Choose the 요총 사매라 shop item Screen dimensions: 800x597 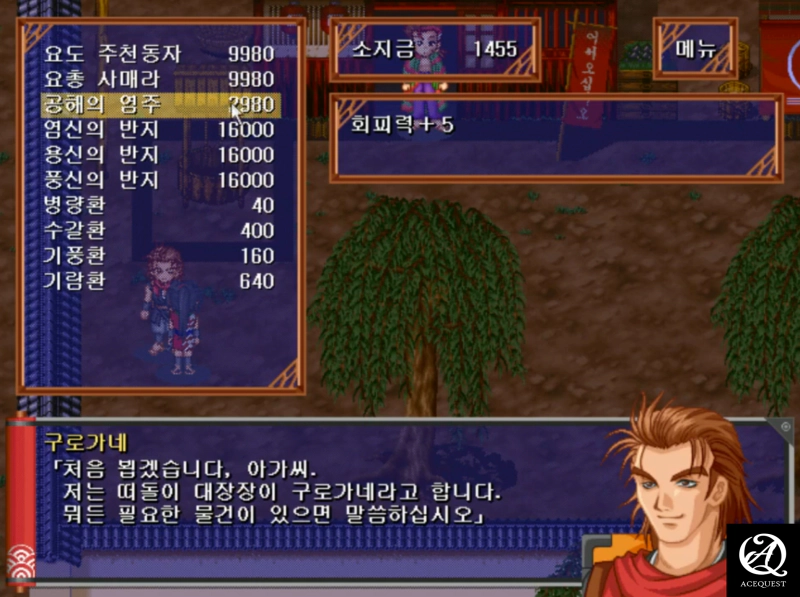158,78
